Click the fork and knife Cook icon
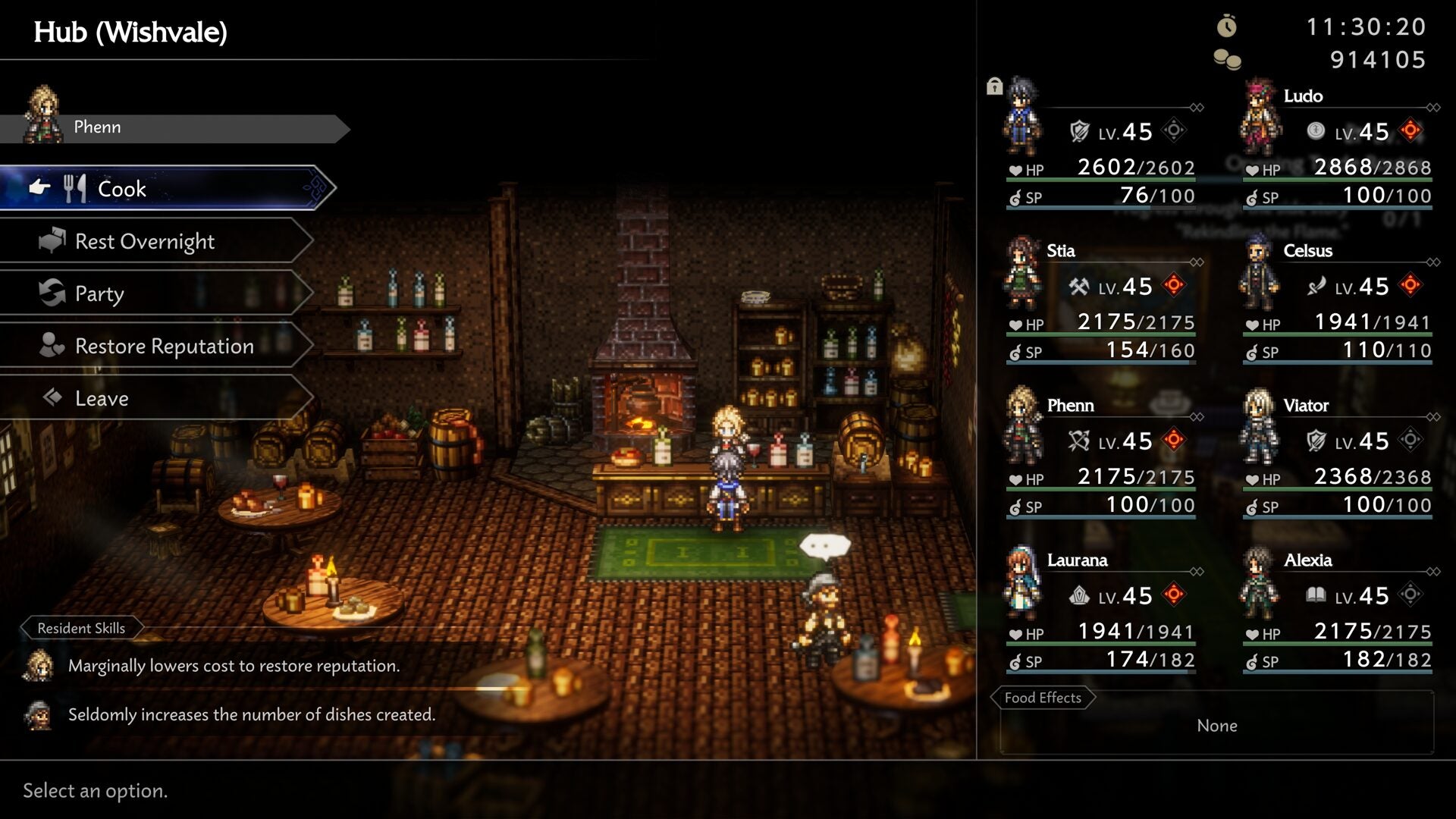 point(76,187)
